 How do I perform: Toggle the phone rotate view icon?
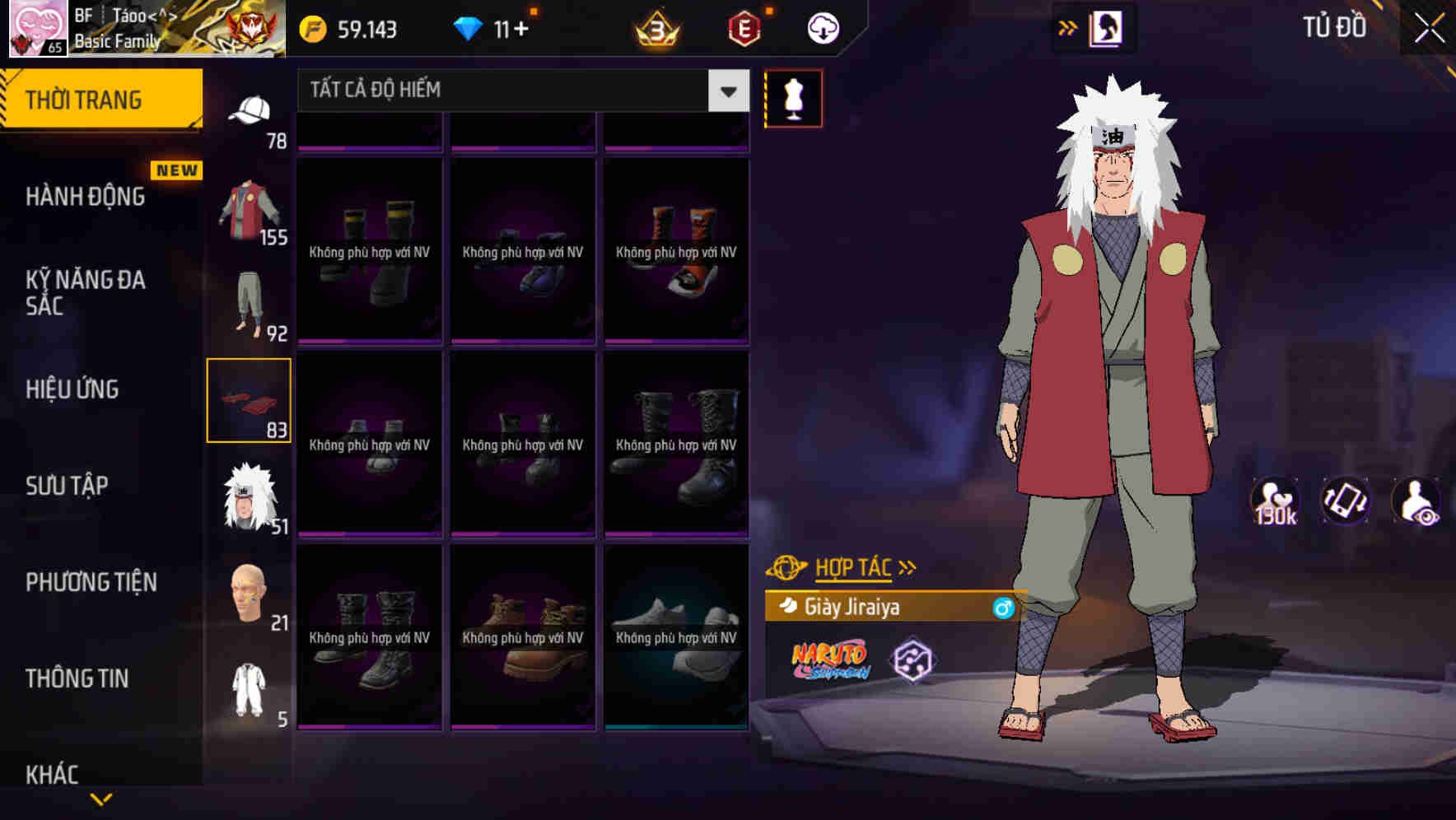(1344, 501)
